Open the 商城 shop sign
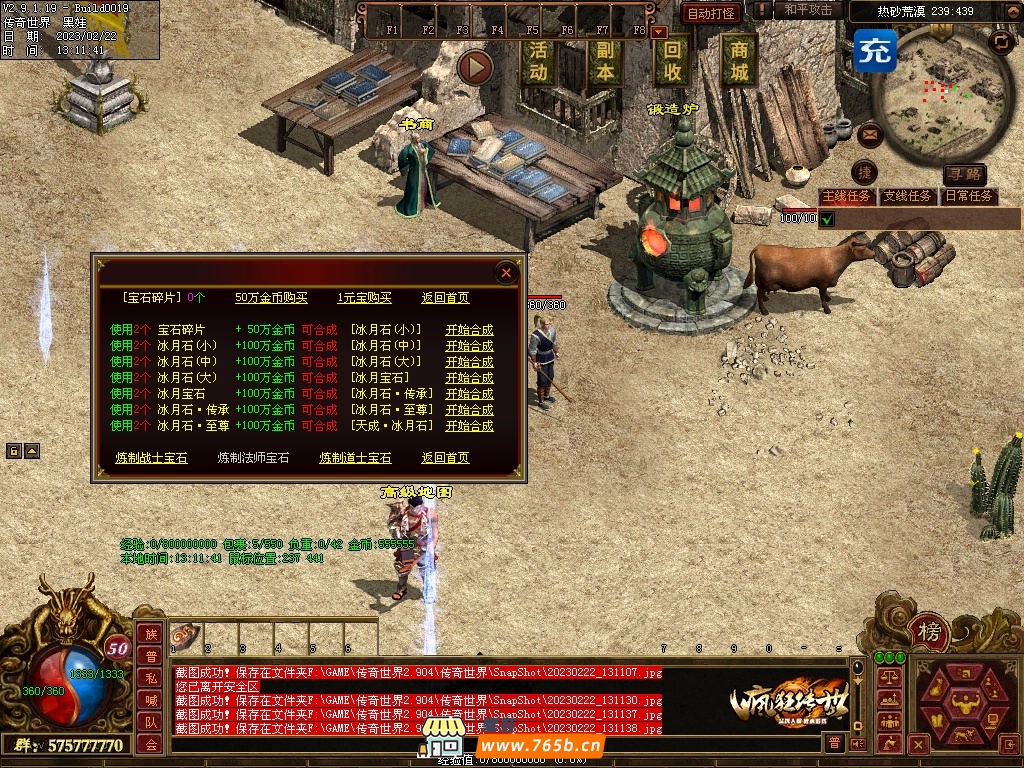 (x=739, y=60)
